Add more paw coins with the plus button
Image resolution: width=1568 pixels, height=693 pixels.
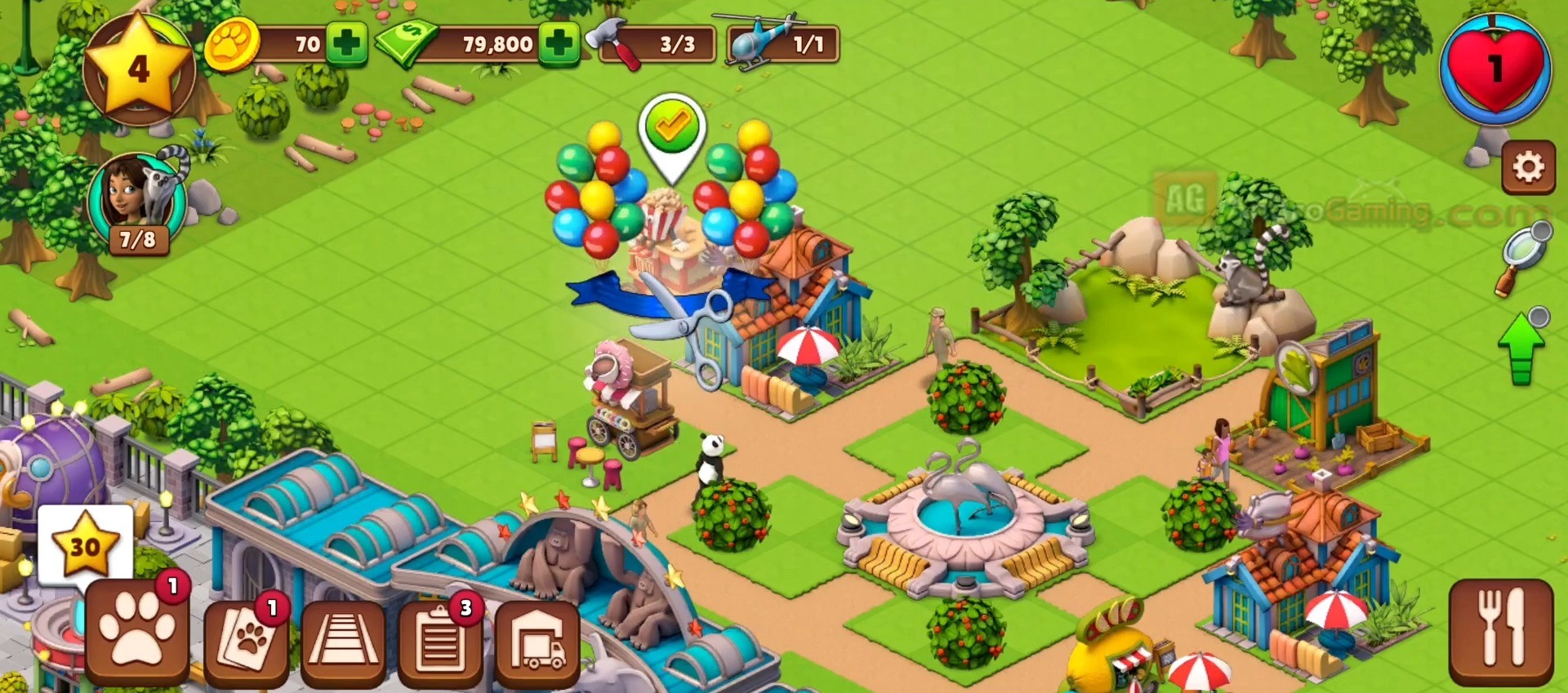point(346,43)
